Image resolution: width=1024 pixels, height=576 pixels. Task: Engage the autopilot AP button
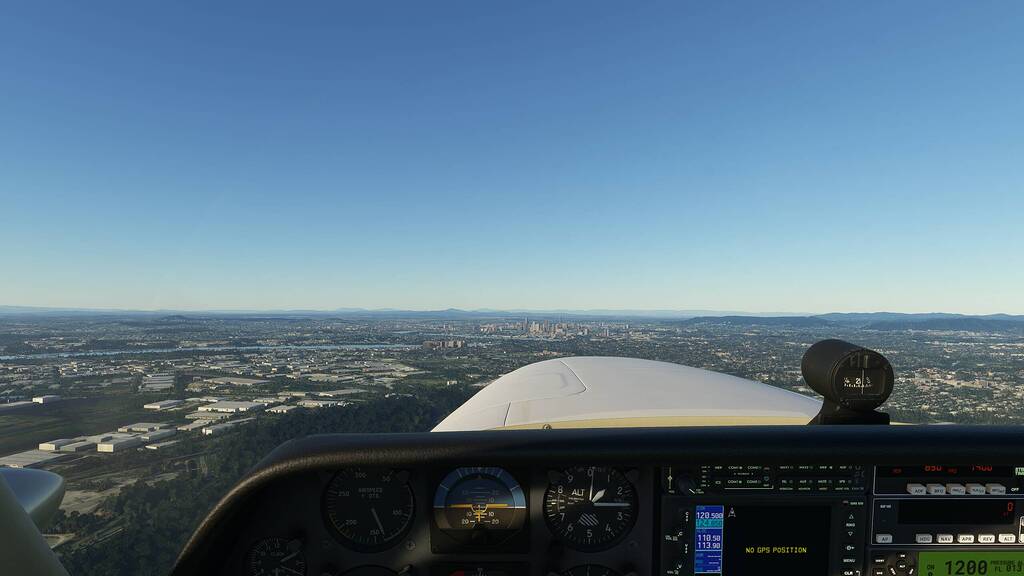[884, 538]
